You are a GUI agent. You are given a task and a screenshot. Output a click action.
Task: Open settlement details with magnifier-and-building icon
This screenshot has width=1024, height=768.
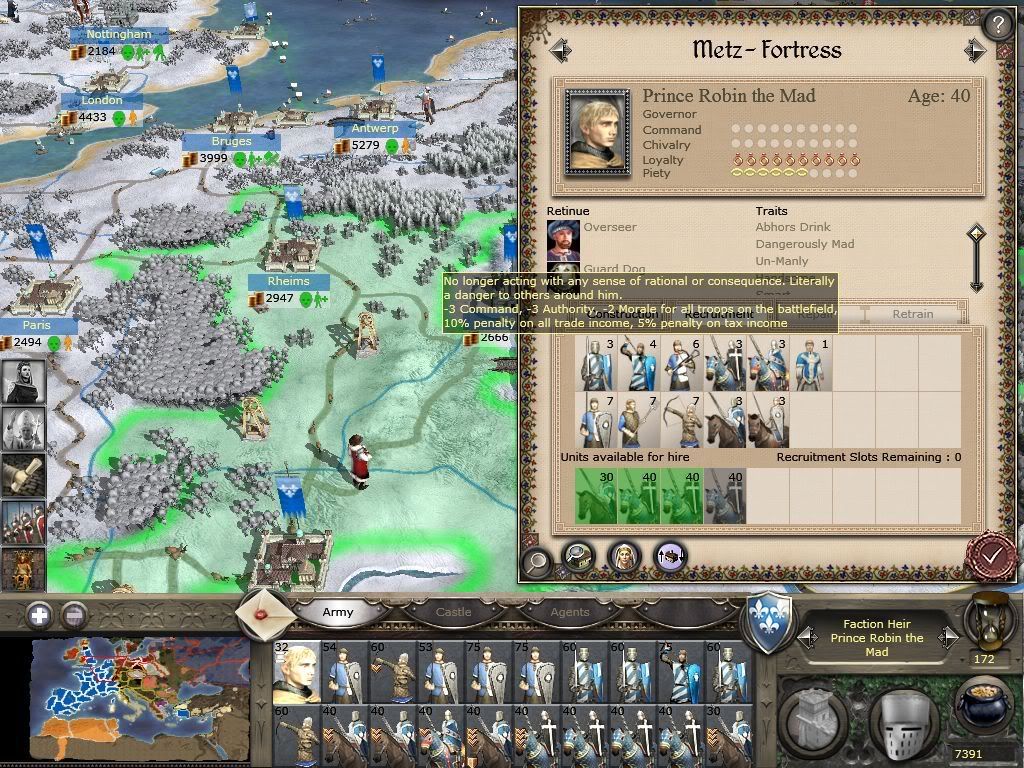point(579,556)
